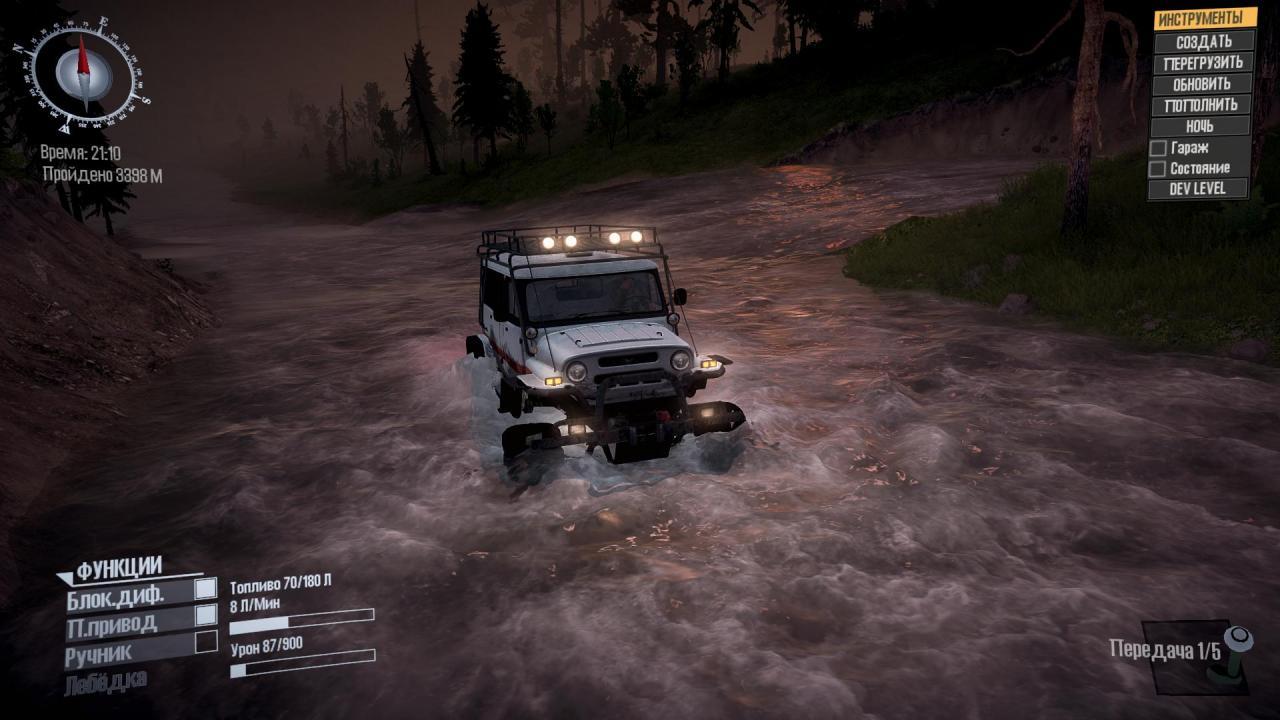Click the СОЗДАТЬ button
This screenshot has height=720, width=1280.
[1203, 42]
